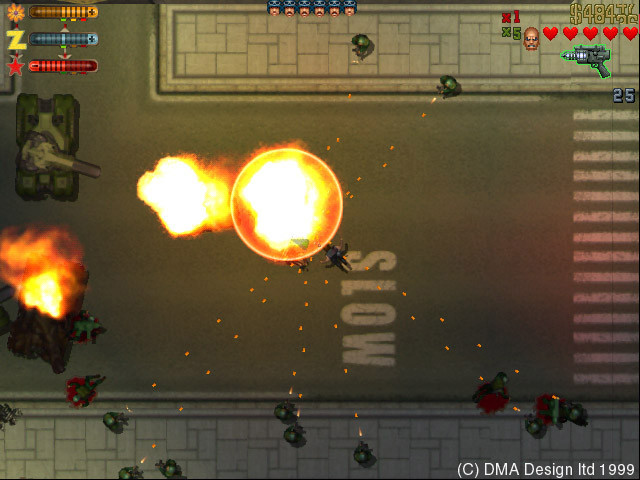Click the red star gang icon

pos(15,66)
